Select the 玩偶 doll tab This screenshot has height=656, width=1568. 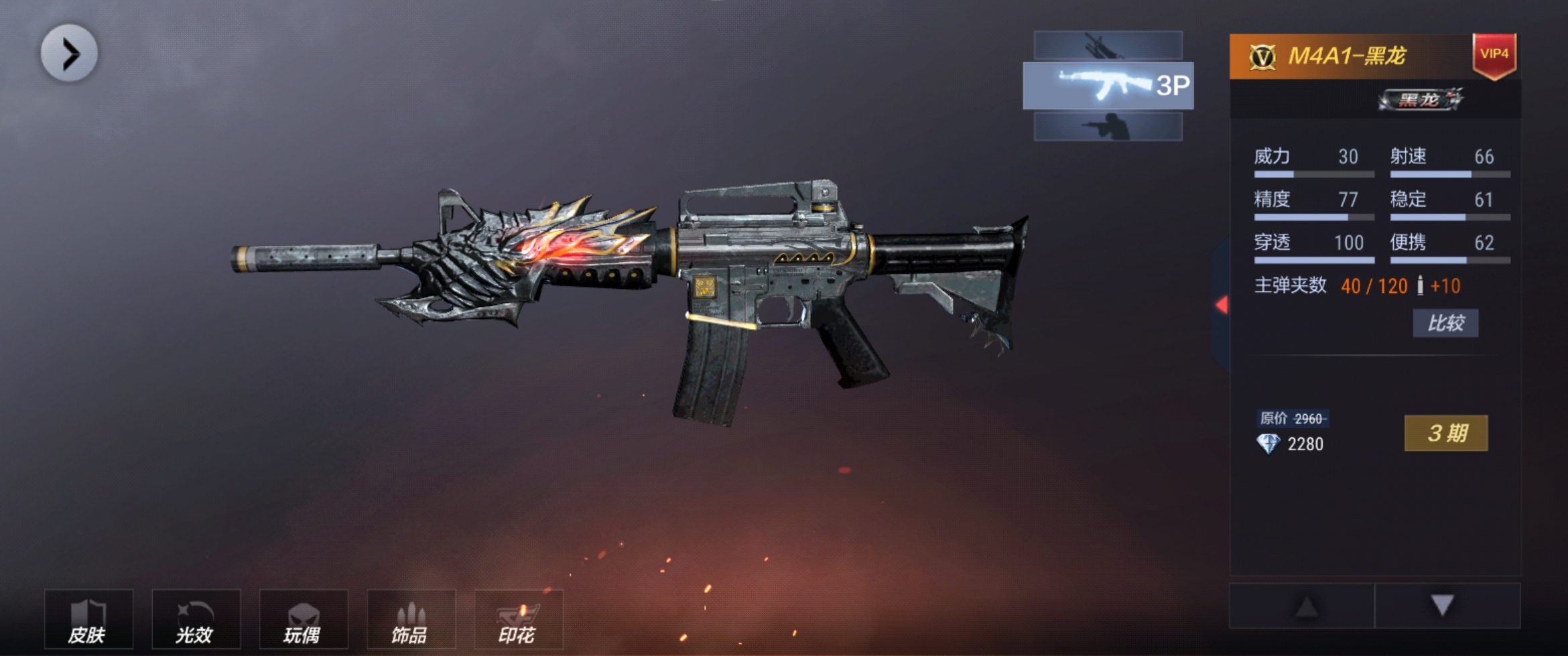point(303,619)
